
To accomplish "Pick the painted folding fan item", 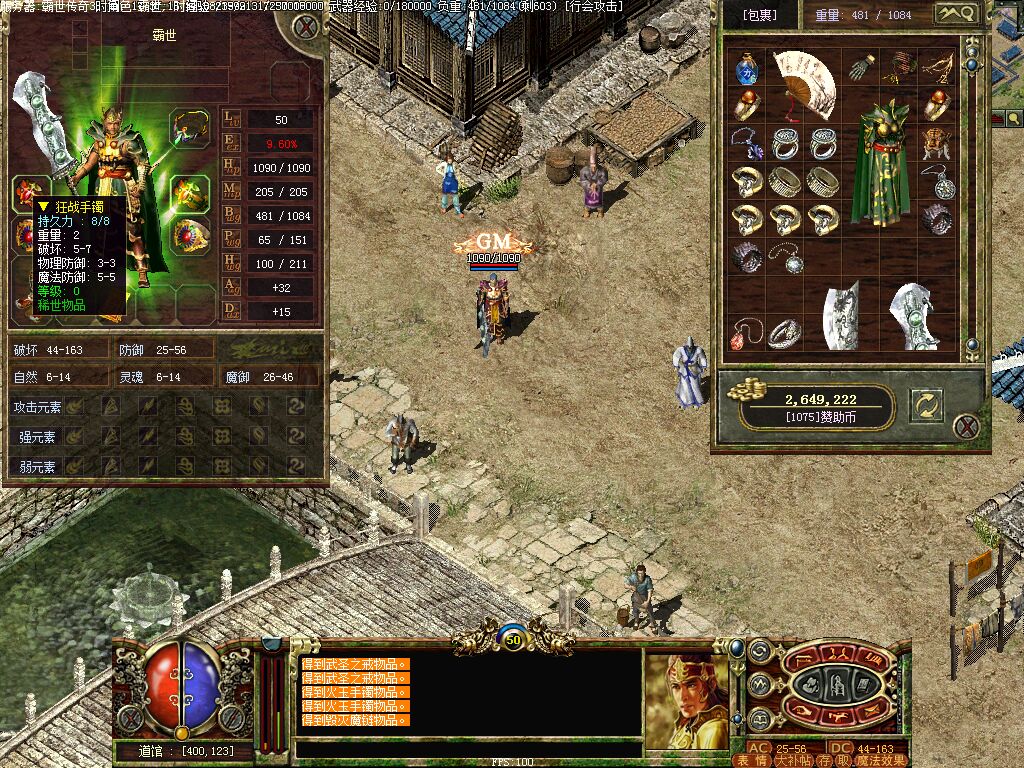I will (805, 82).
